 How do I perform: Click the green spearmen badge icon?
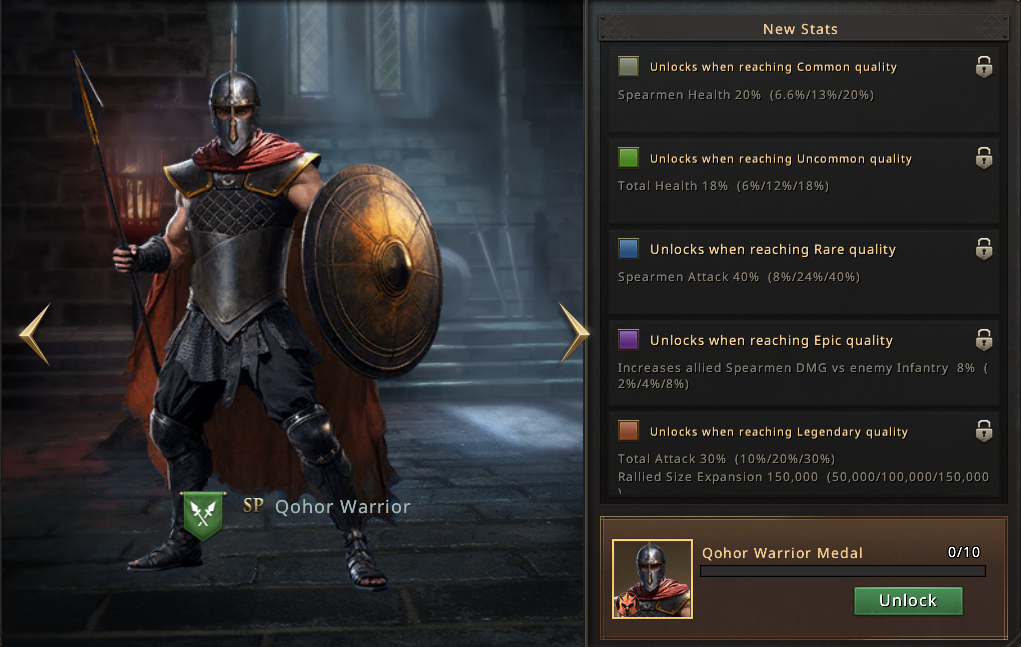[x=203, y=514]
